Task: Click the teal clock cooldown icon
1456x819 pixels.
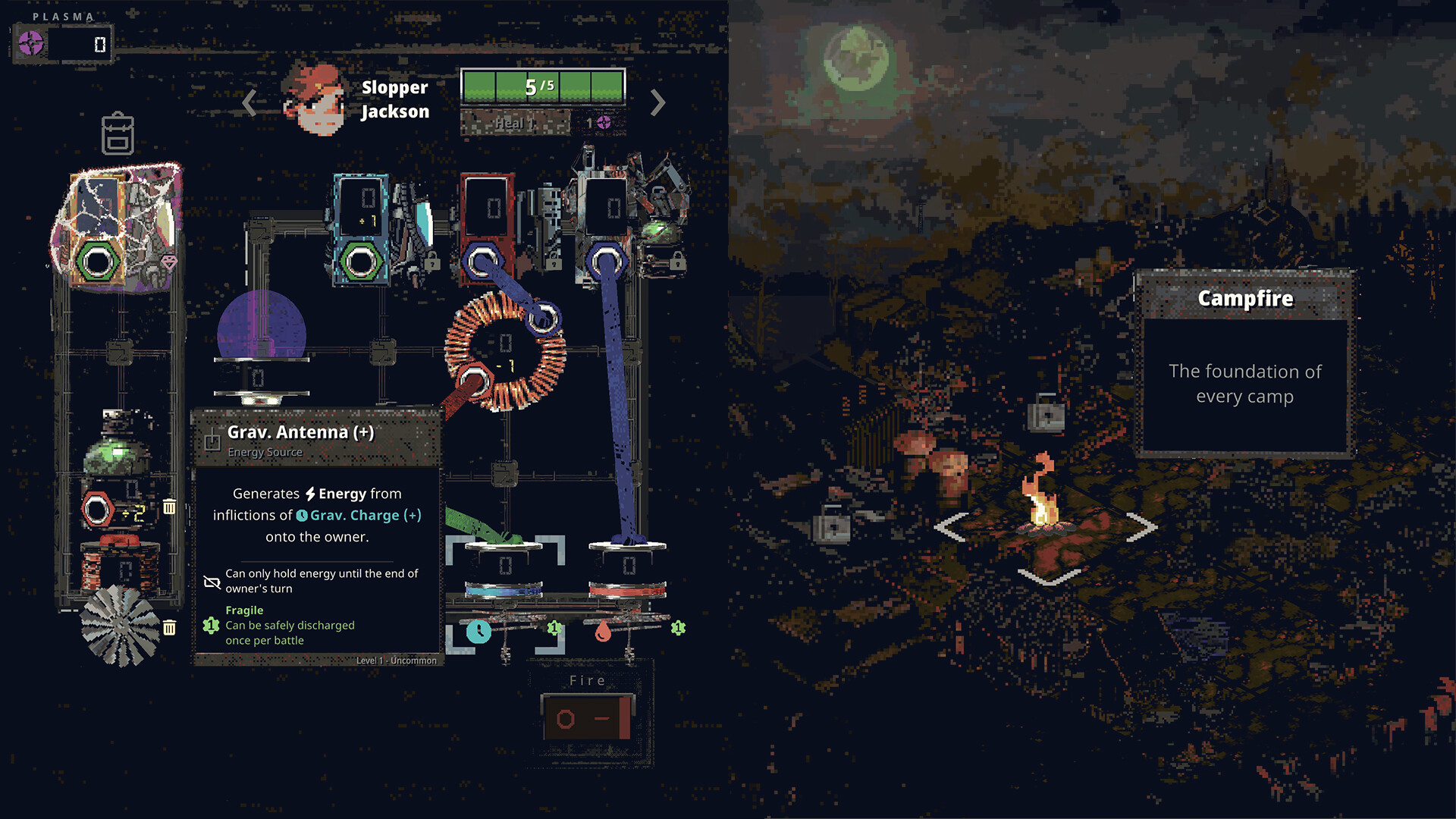Action: (479, 630)
